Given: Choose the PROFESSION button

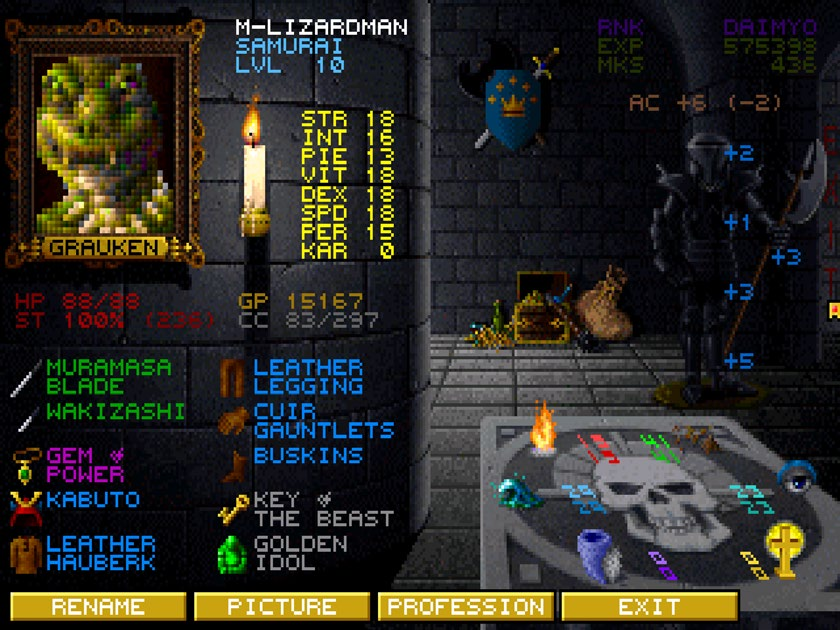Looking at the screenshot, I should click(466, 606).
